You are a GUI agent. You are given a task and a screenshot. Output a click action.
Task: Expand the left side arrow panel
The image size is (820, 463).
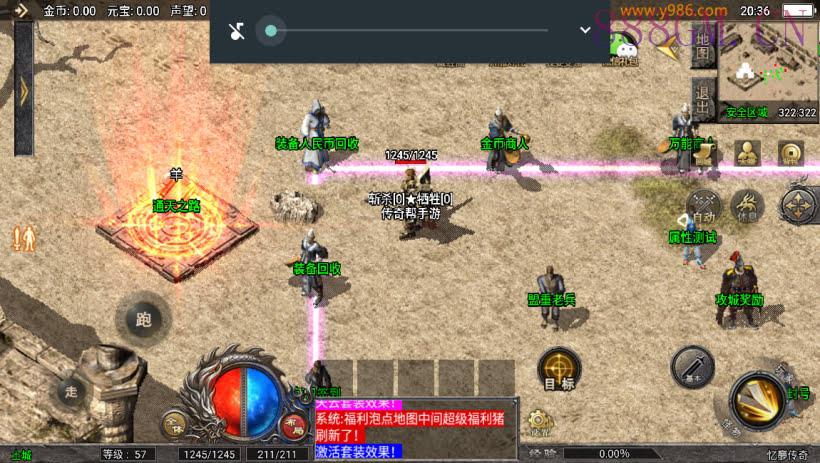(23, 90)
